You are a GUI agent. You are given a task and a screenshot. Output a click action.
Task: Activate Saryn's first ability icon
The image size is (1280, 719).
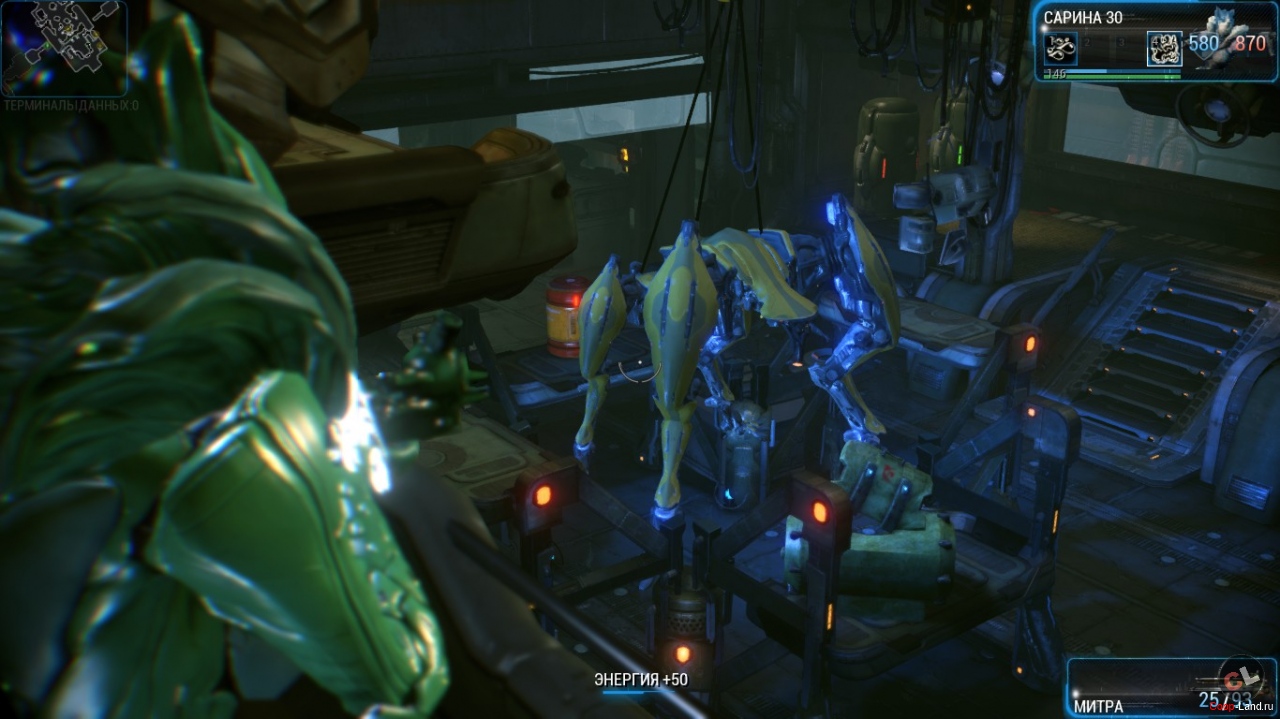[1060, 48]
